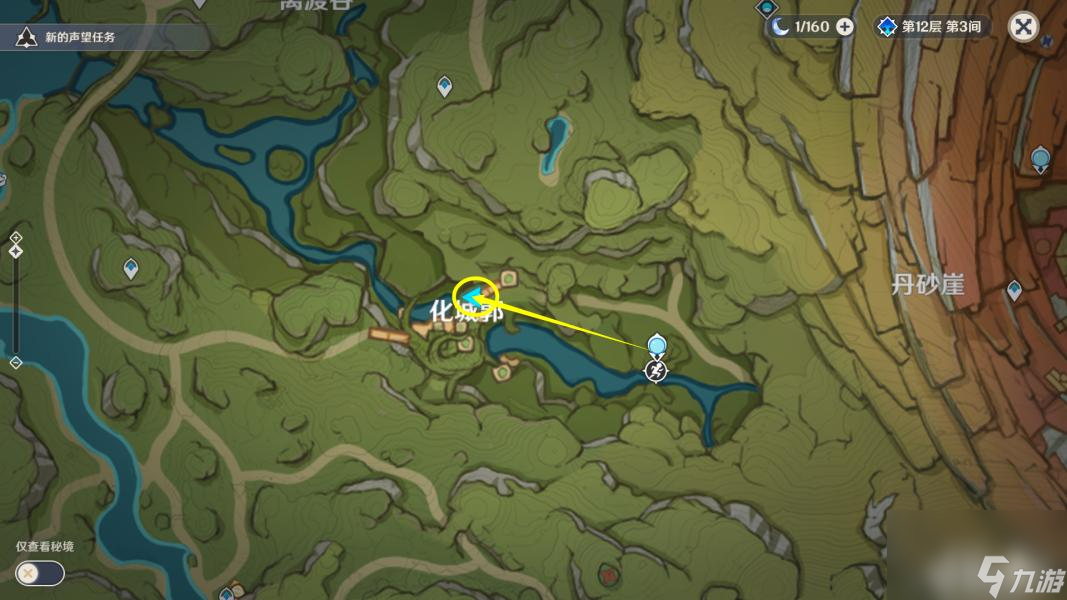Select the teleport waypoint above the running-figure marker
Viewport: 1067px width, 600px height.
pos(656,346)
